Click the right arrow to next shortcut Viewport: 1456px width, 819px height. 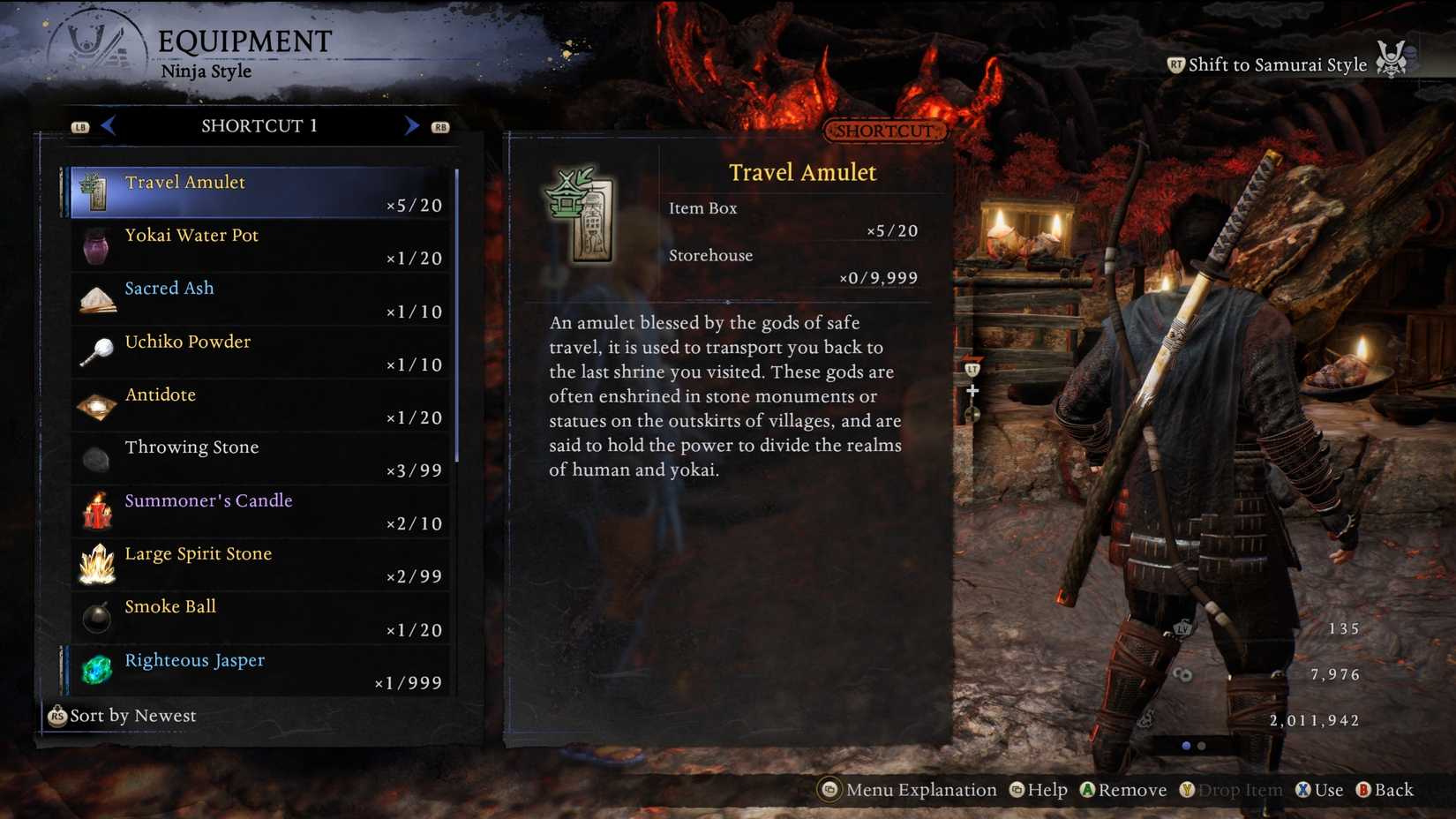click(410, 125)
